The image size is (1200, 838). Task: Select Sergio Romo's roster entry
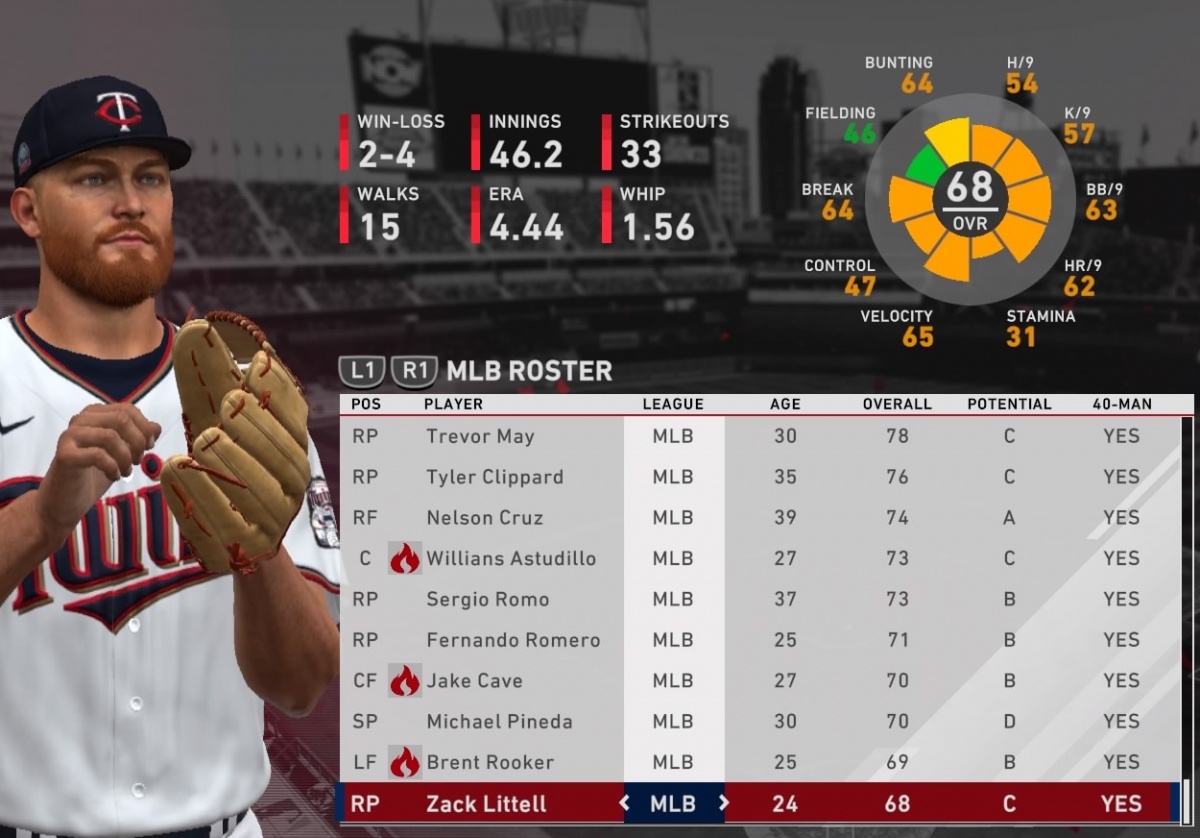click(487, 599)
